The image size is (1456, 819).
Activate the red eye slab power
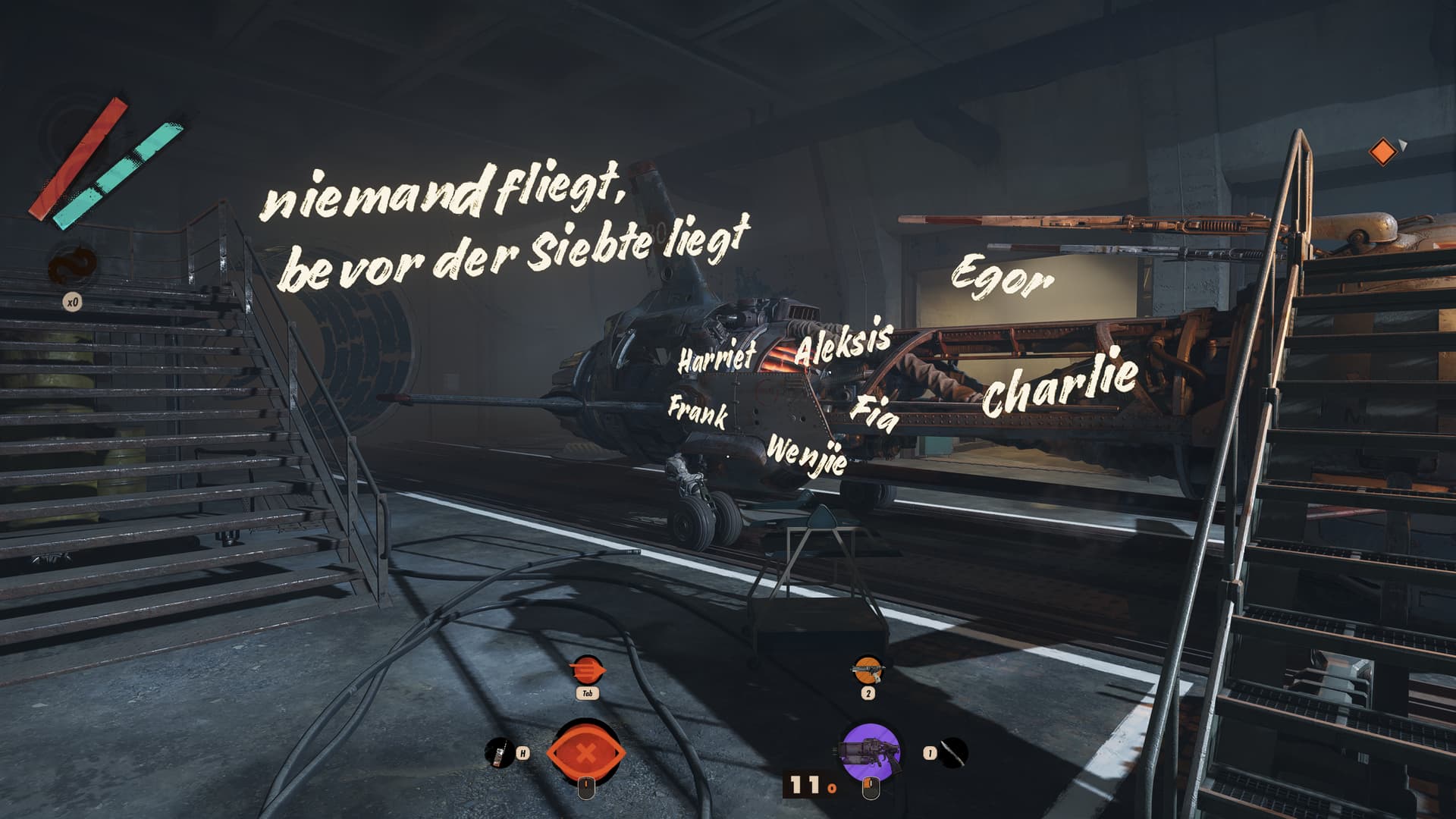click(586, 754)
